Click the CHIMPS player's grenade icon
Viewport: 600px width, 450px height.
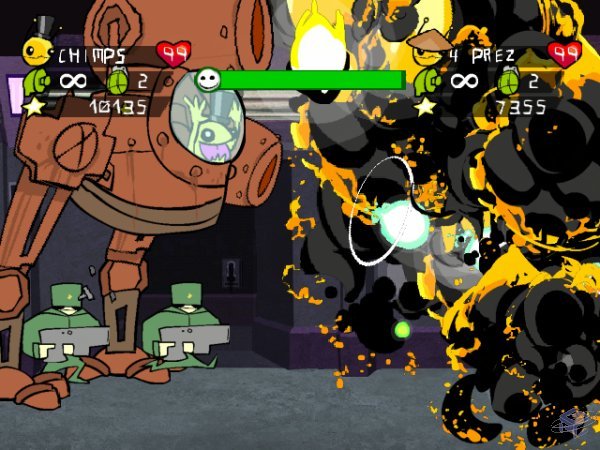click(x=117, y=80)
